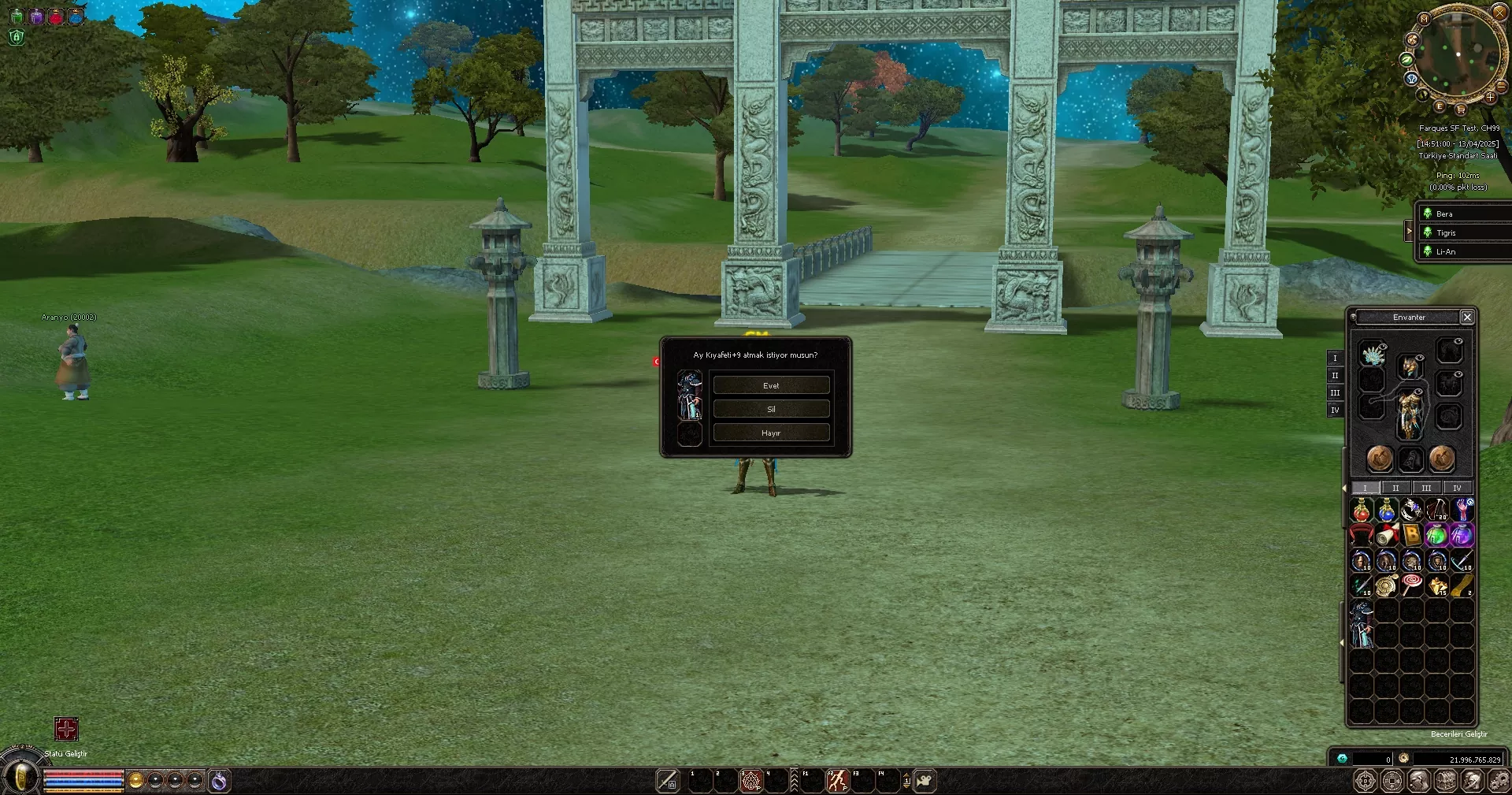The height and width of the screenshot is (795, 1512).
Task: Click Hayır to cancel the drop dialog
Action: [x=770, y=432]
